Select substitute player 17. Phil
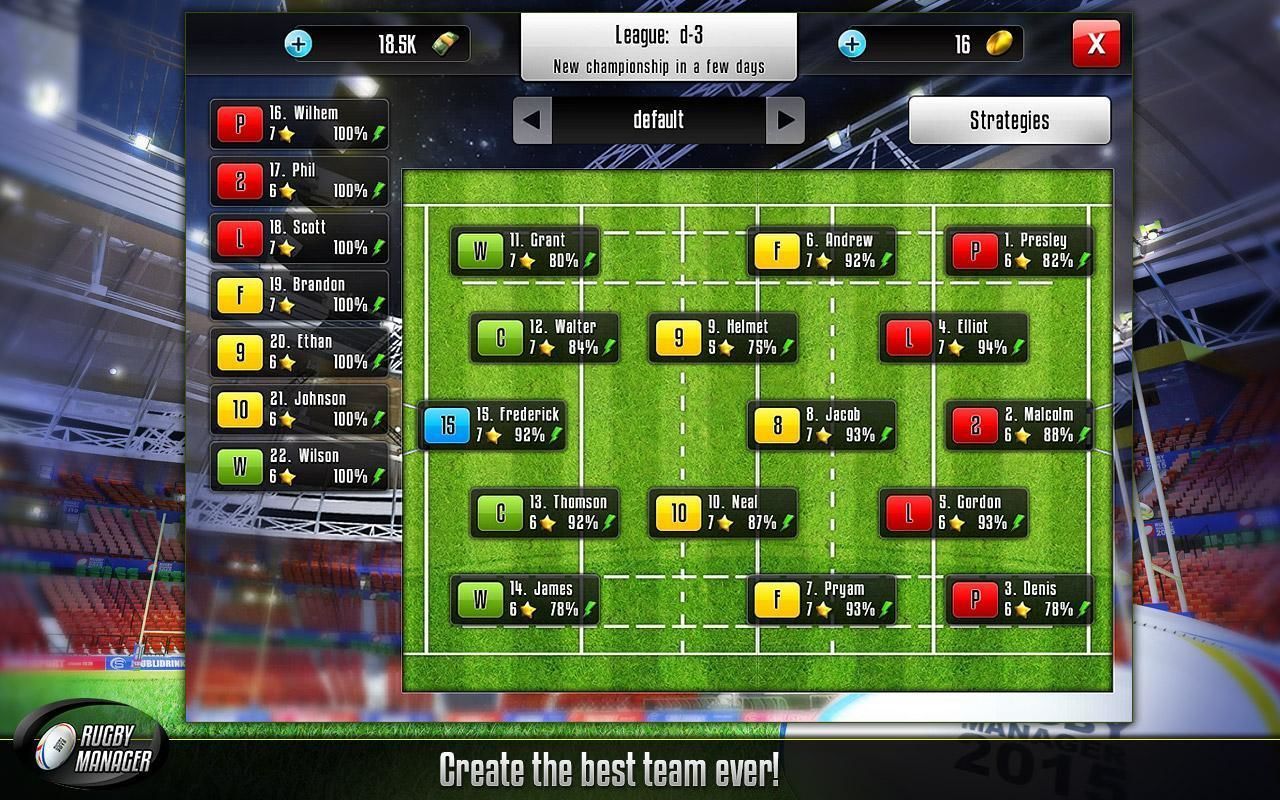This screenshot has width=1280, height=800. (x=298, y=180)
